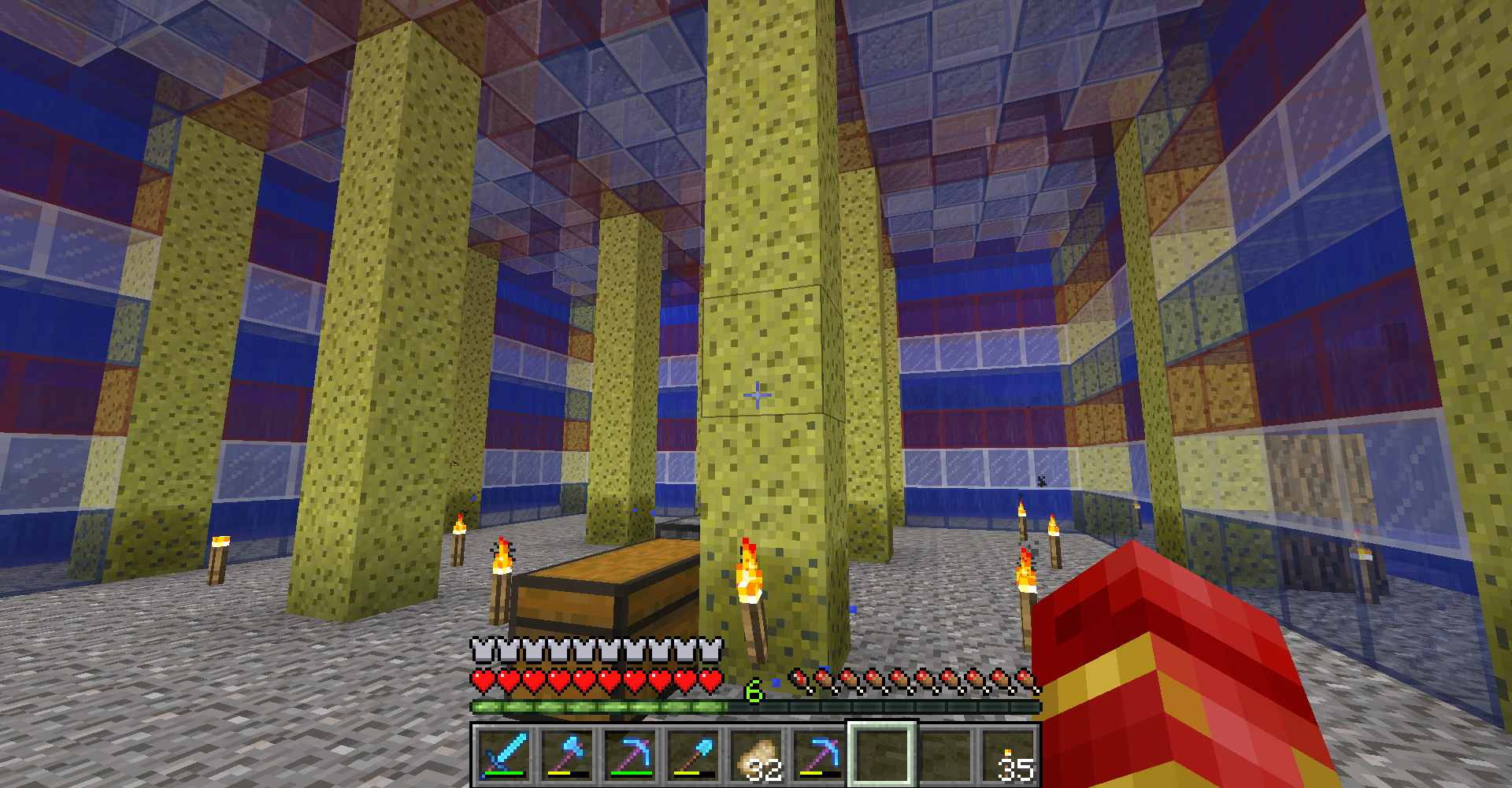The image size is (1512, 788).
Task: Choose the diamond pickaxe with full green durability
Action: tap(630, 754)
